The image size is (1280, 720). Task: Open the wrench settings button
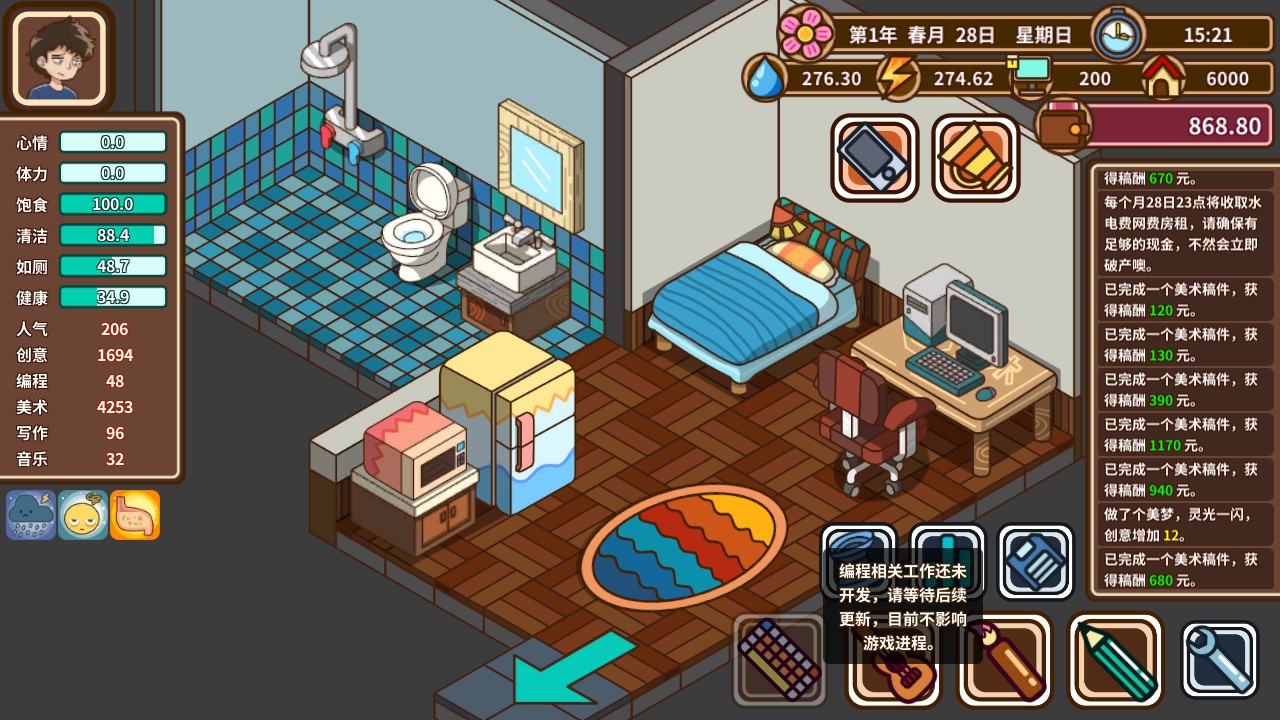(1219, 660)
